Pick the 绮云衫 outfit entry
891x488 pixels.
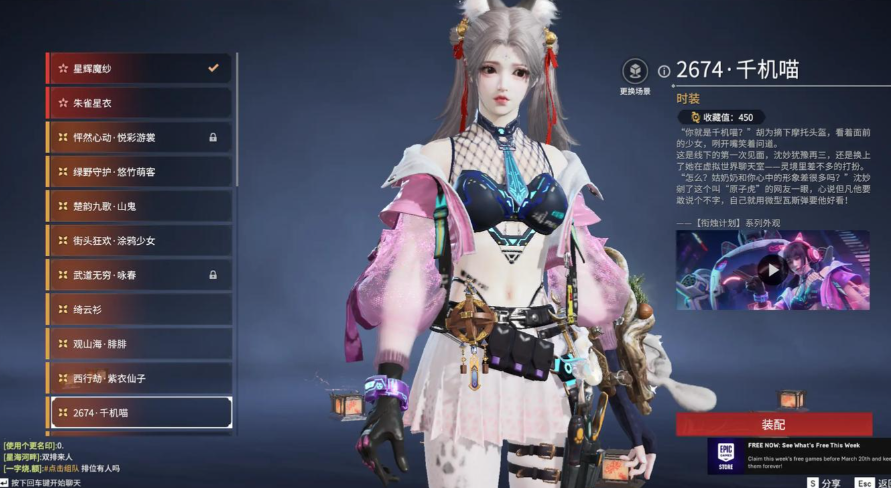[x=139, y=309]
